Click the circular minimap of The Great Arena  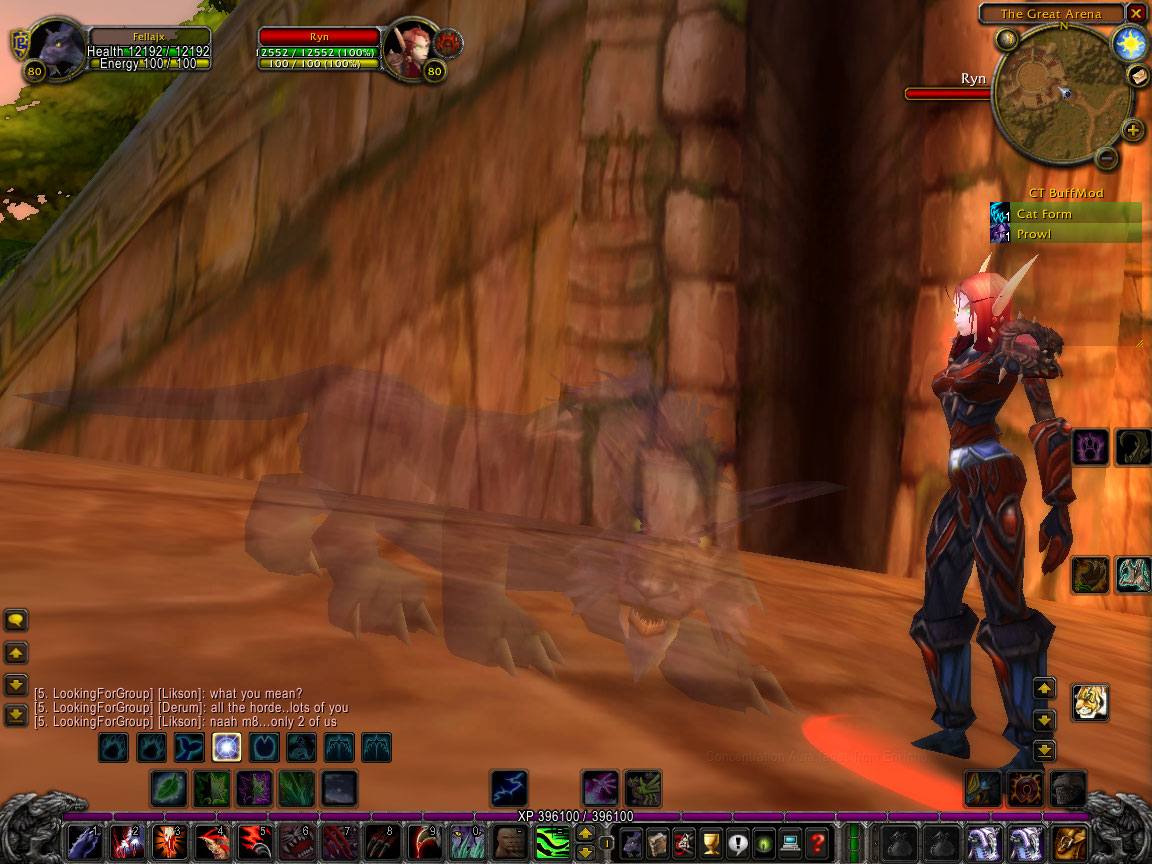pyautogui.click(x=1061, y=93)
